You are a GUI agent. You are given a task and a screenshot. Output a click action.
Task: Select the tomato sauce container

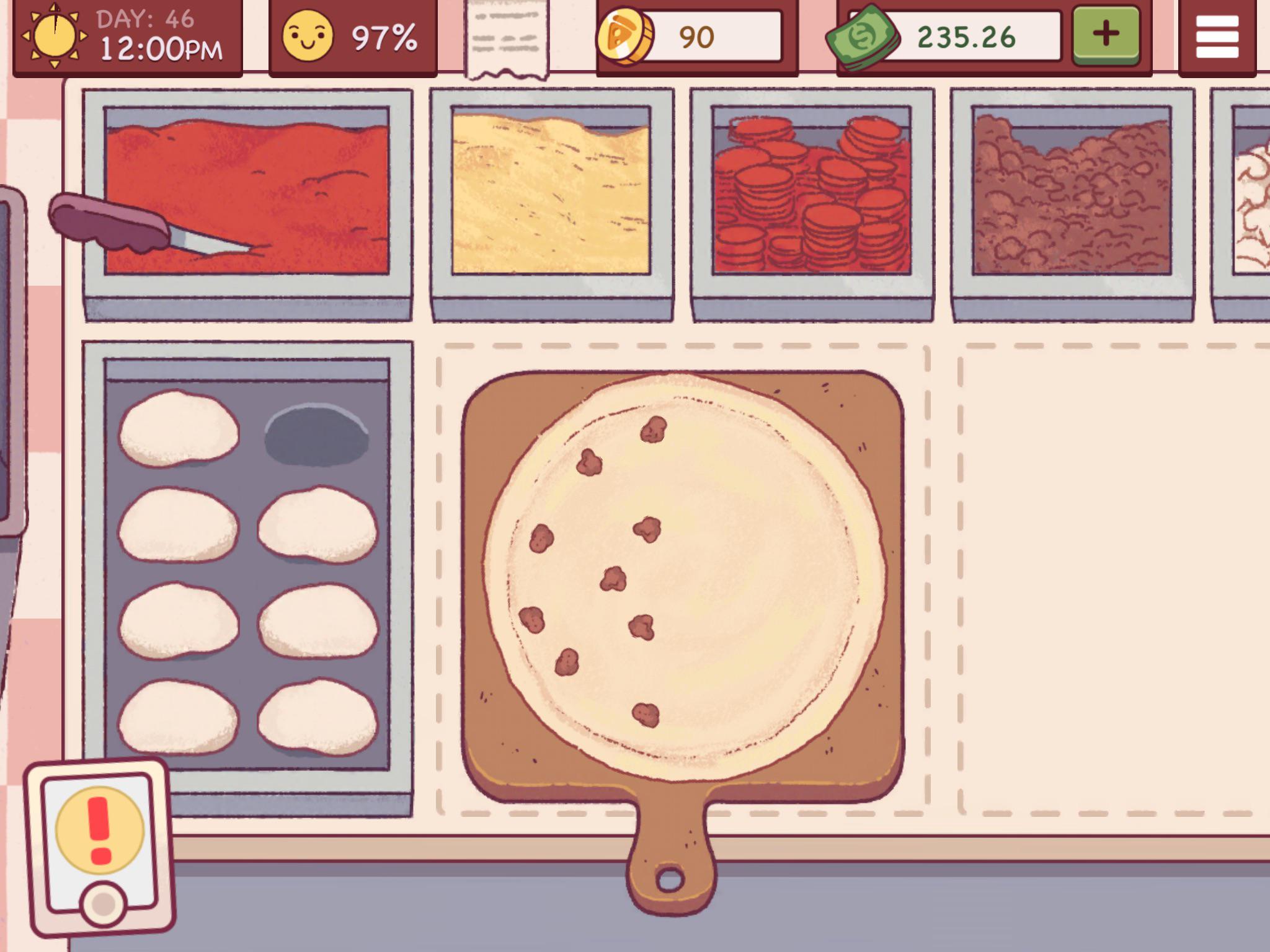pyautogui.click(x=248, y=192)
